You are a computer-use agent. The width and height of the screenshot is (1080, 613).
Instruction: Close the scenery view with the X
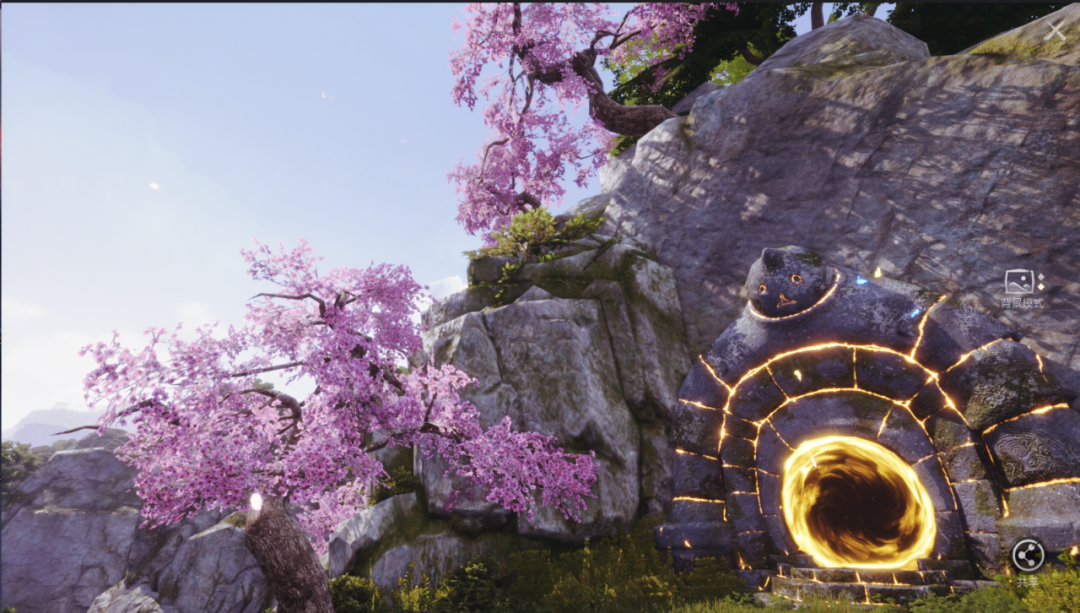1055,30
